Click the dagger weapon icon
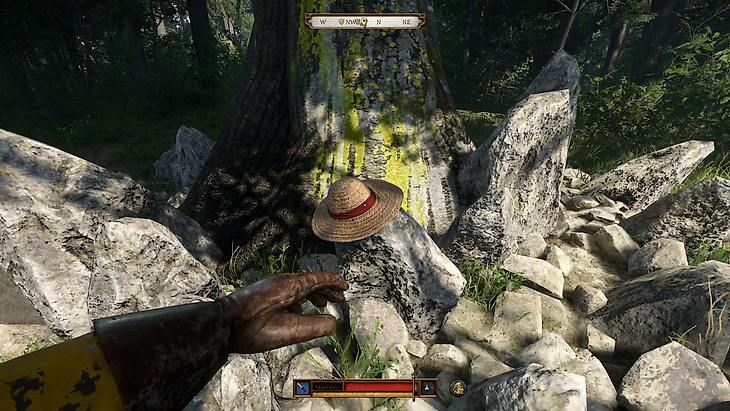 [302, 387]
